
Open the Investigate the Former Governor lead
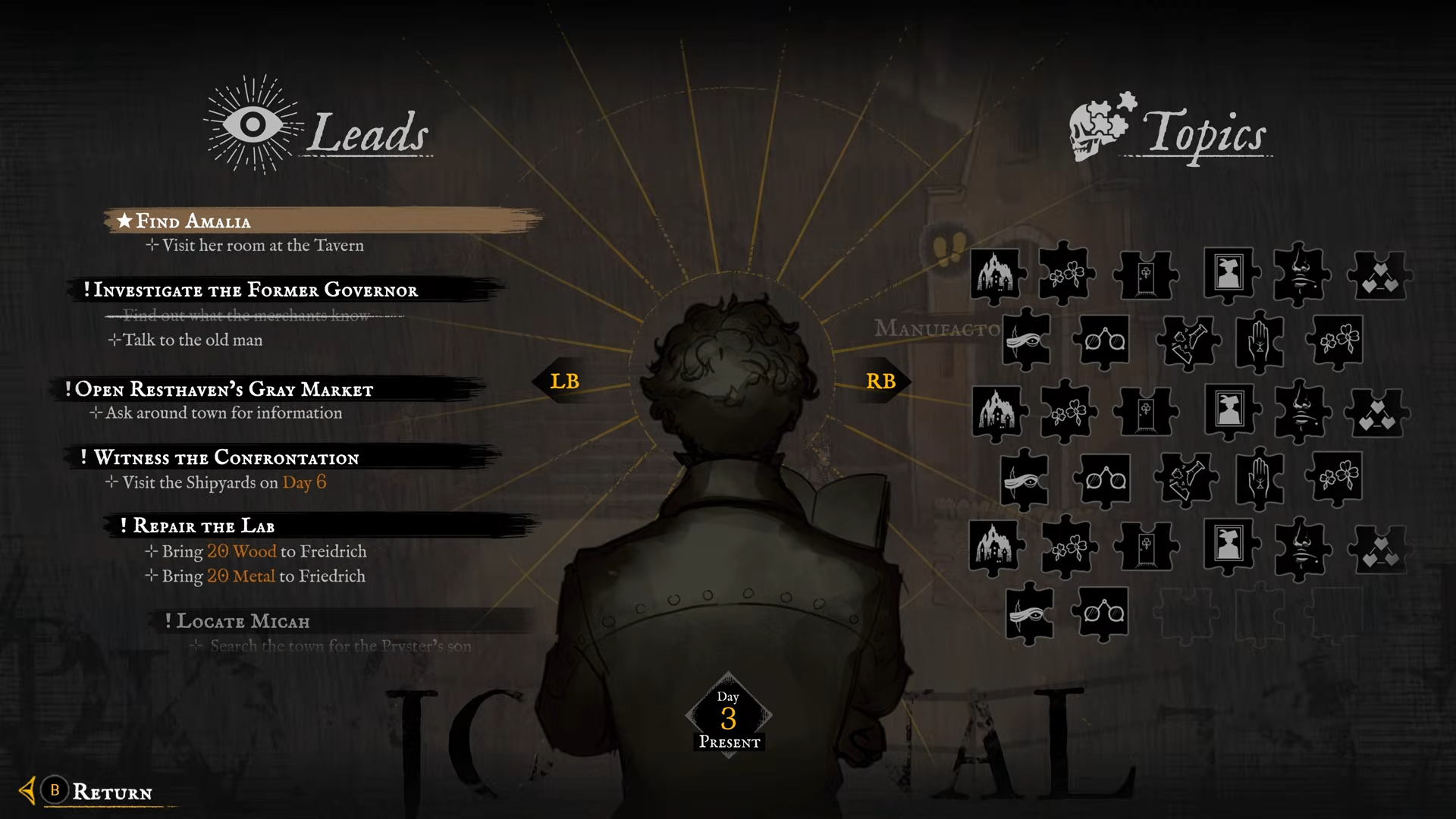(x=256, y=290)
